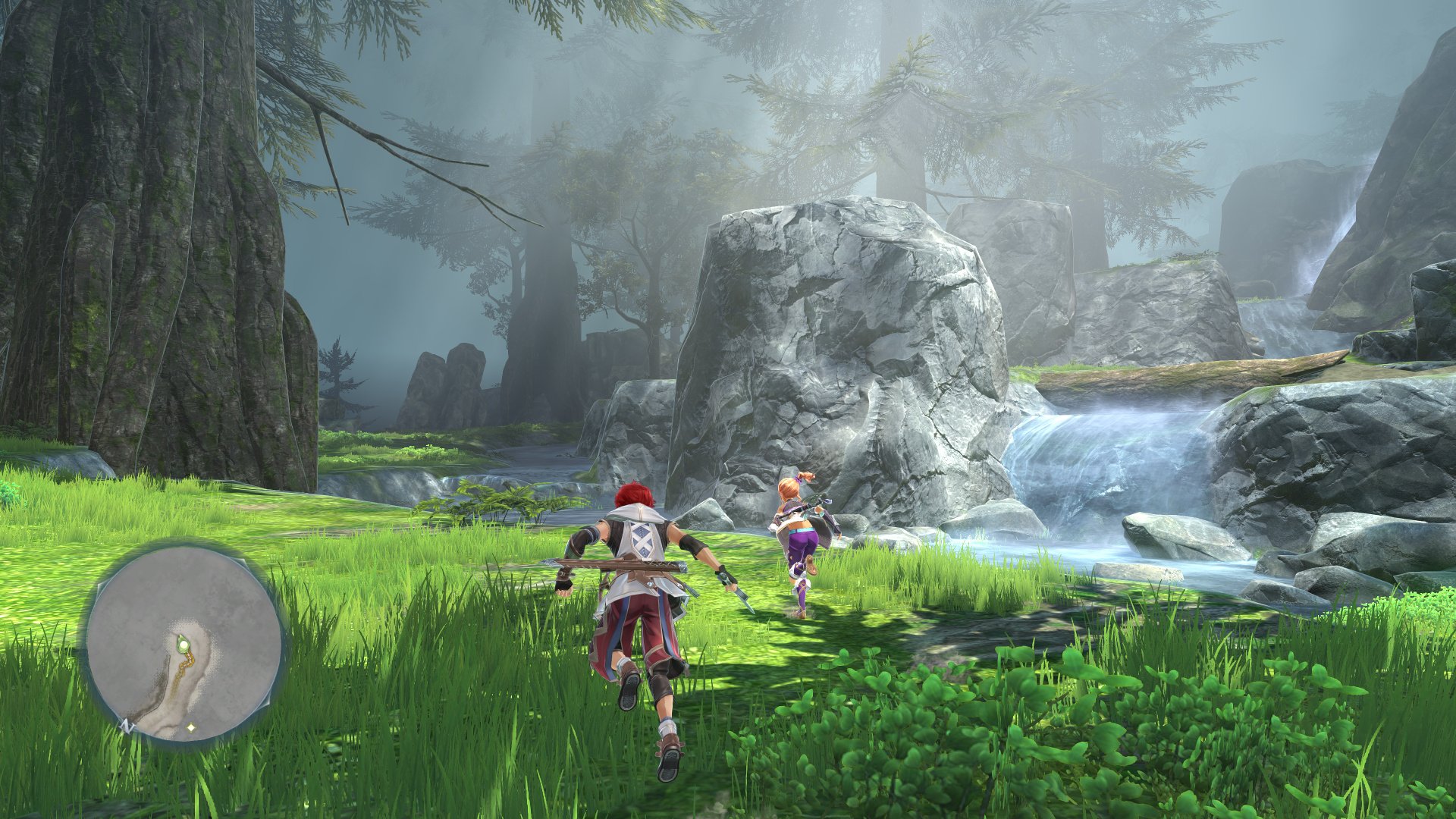Click the player position marker on the minimap

point(184,644)
